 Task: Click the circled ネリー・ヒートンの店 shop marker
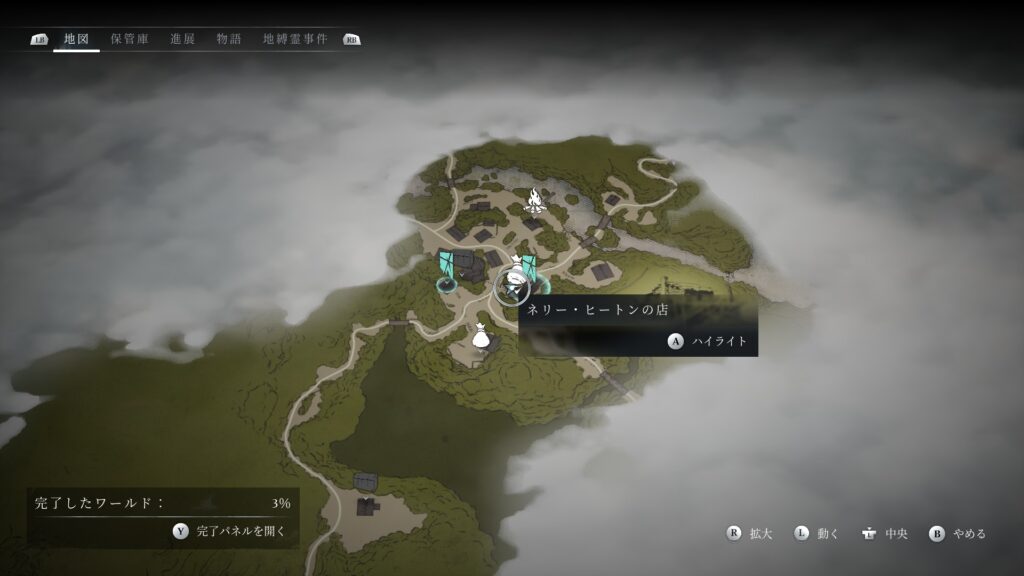(x=513, y=286)
